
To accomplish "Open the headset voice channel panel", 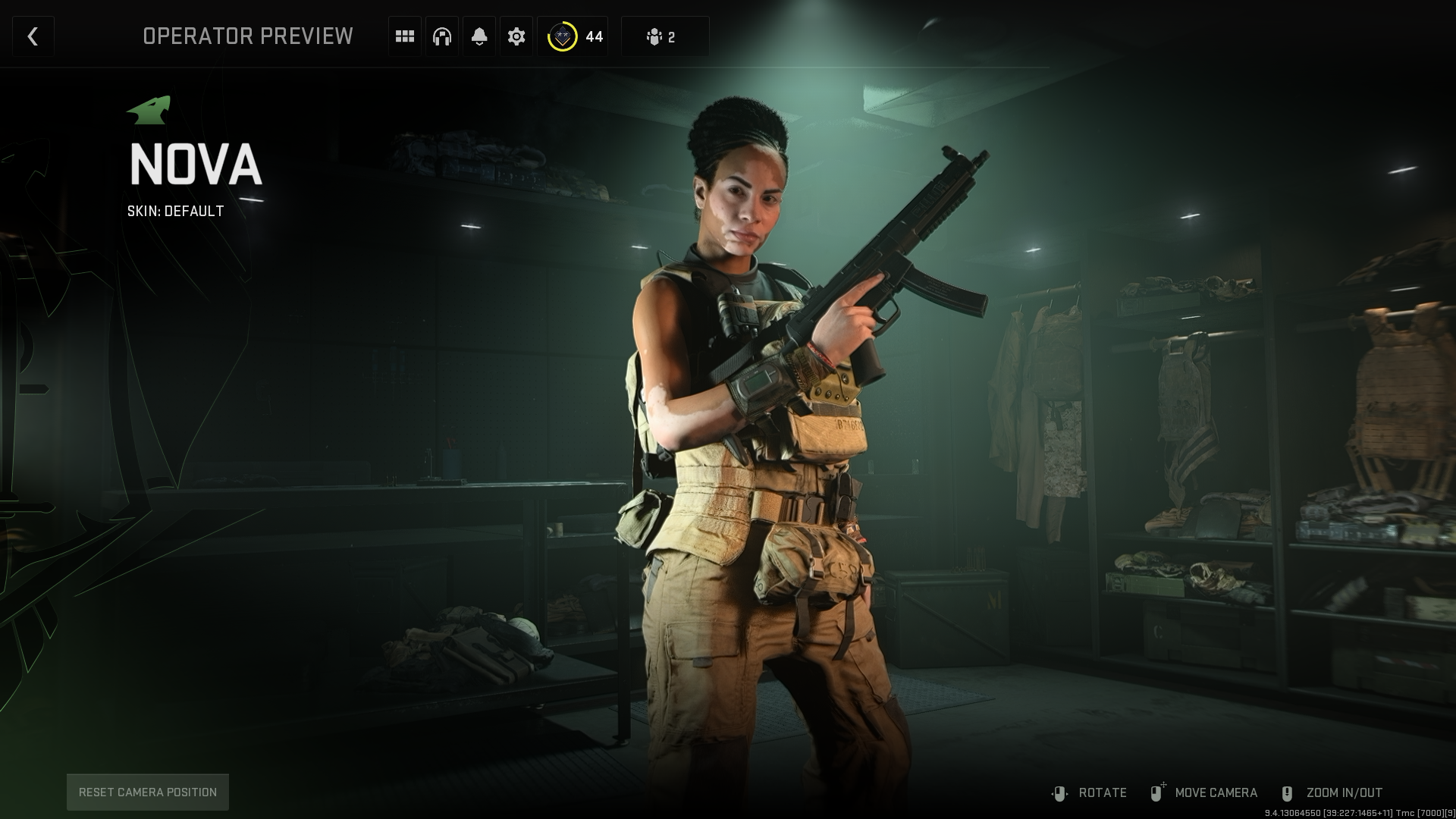I will 442,36.
